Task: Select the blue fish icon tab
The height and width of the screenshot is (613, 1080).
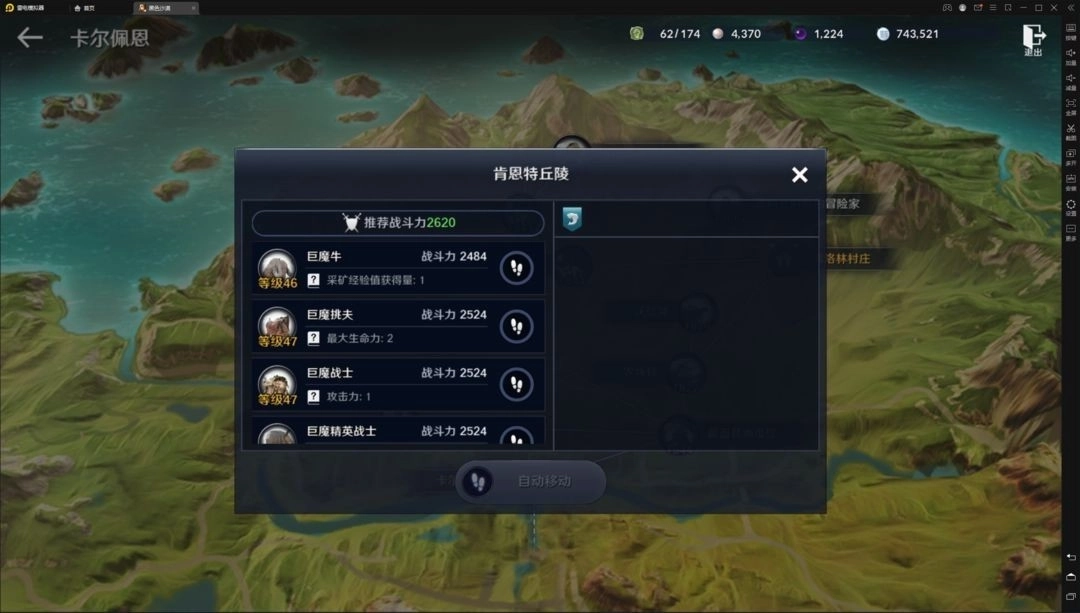Action: coord(572,219)
